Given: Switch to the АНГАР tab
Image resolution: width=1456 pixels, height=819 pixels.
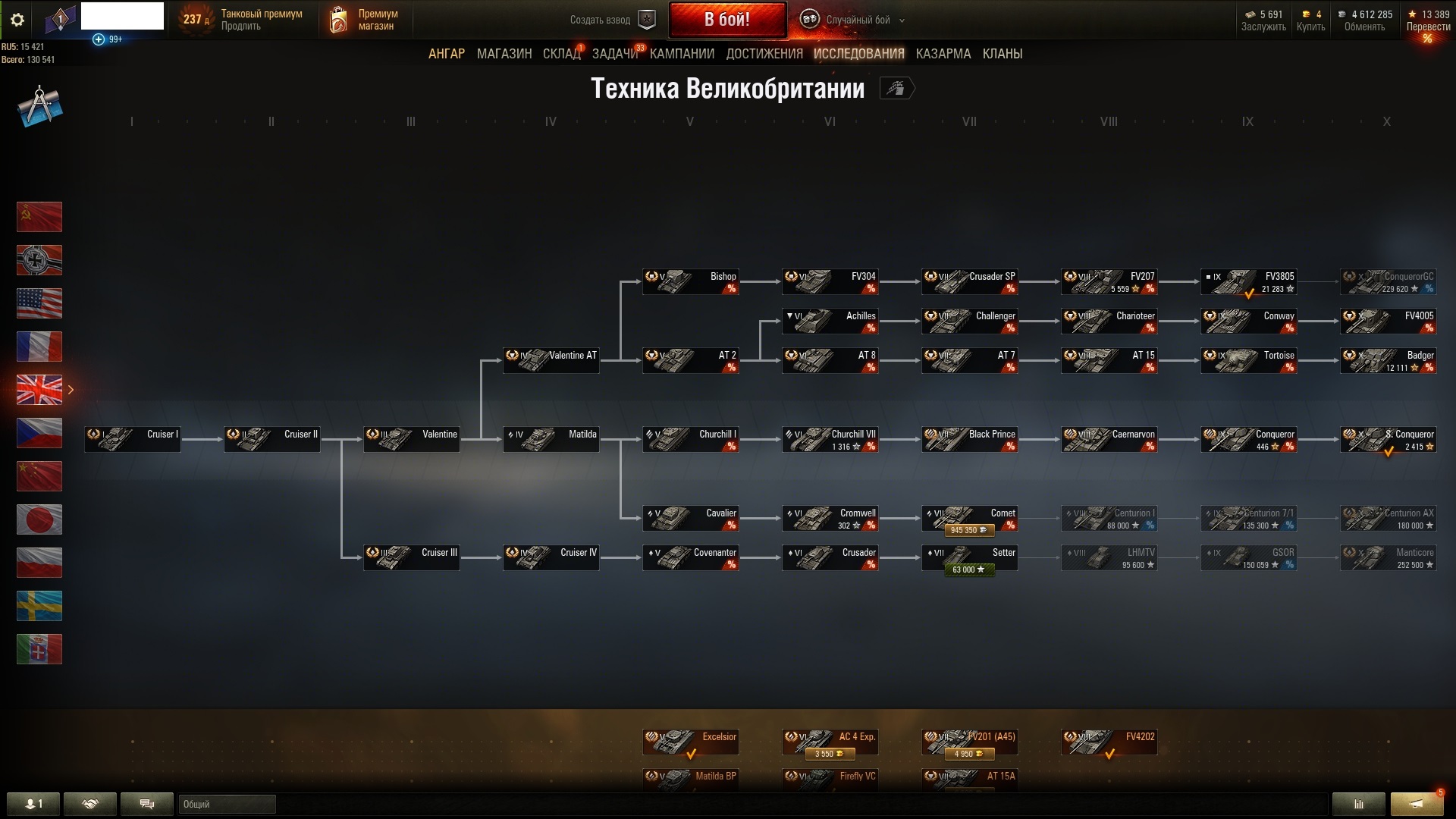Looking at the screenshot, I should click(447, 54).
